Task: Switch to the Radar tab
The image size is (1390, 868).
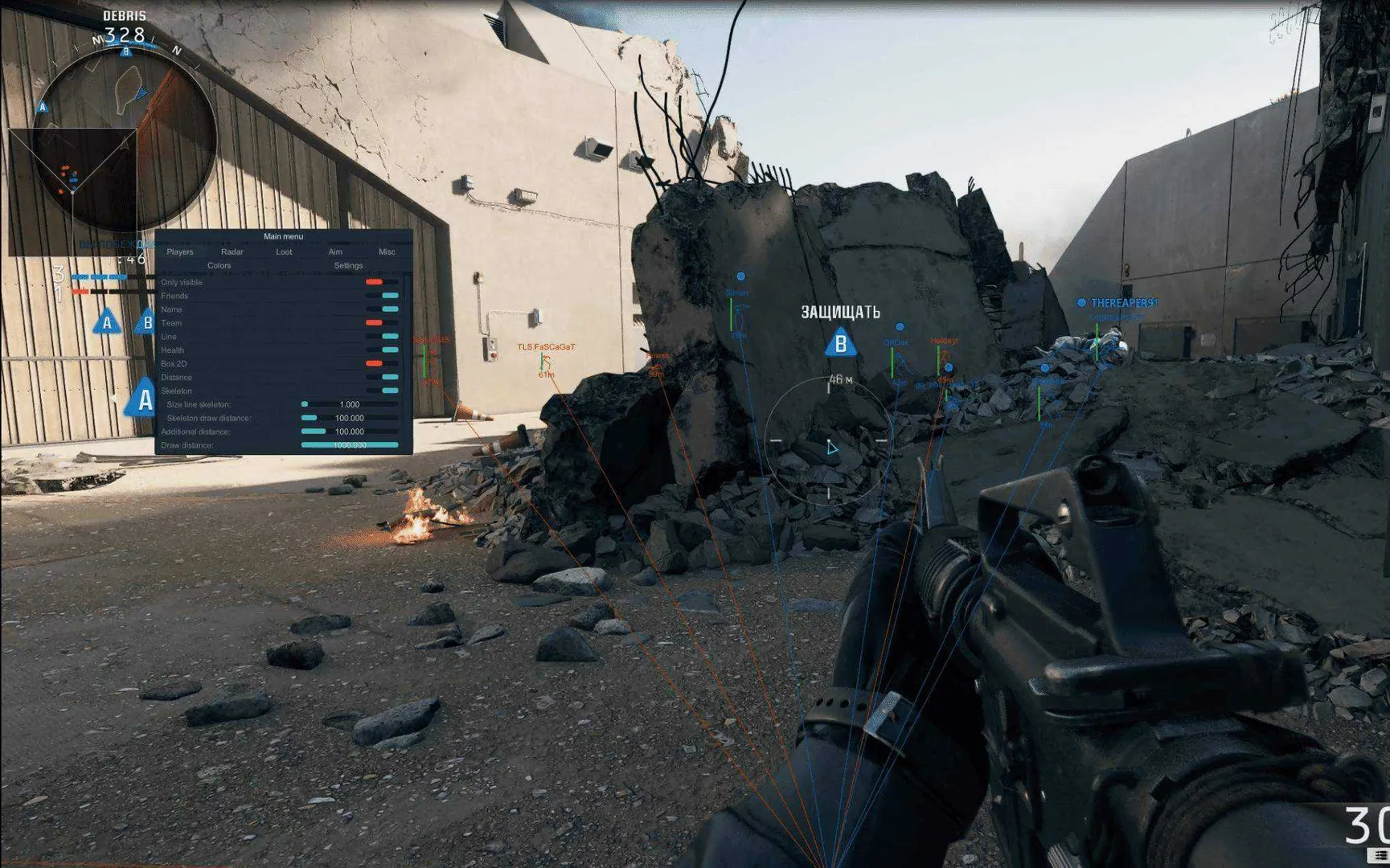Action: (232, 252)
